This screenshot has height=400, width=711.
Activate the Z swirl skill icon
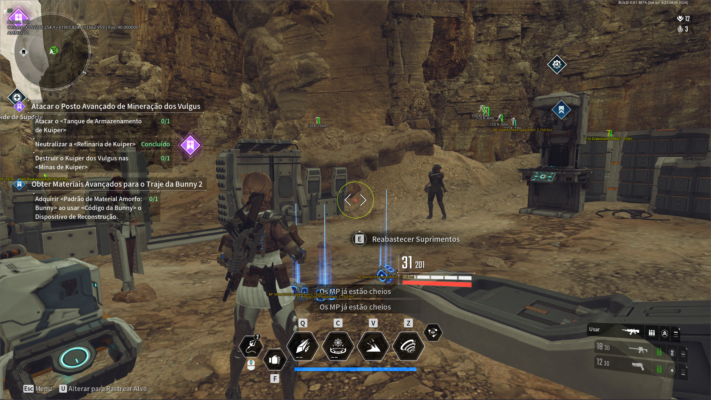coord(408,346)
